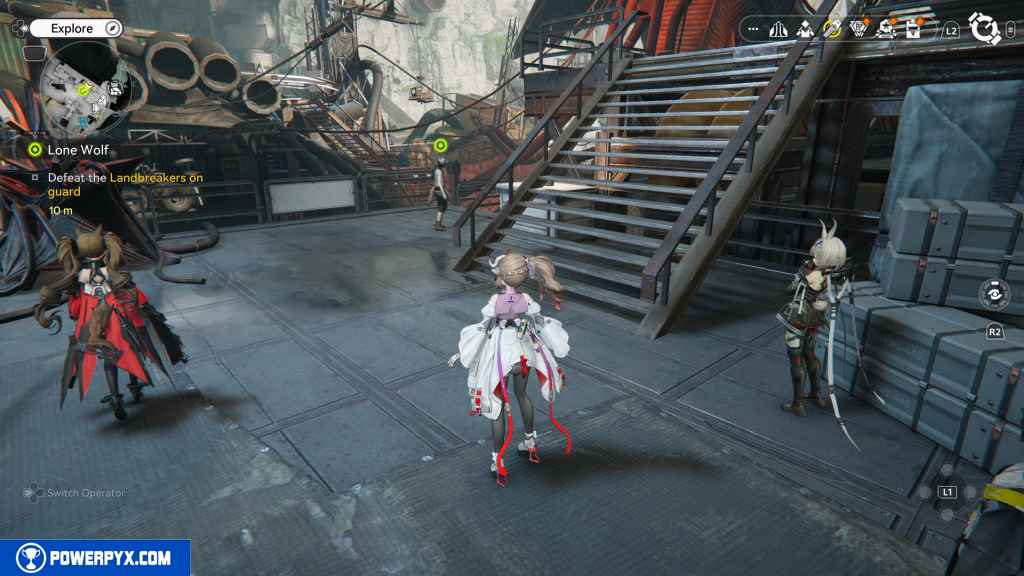Image resolution: width=1024 pixels, height=576 pixels.
Task: Open the operator figure icon
Action: (x=805, y=30)
